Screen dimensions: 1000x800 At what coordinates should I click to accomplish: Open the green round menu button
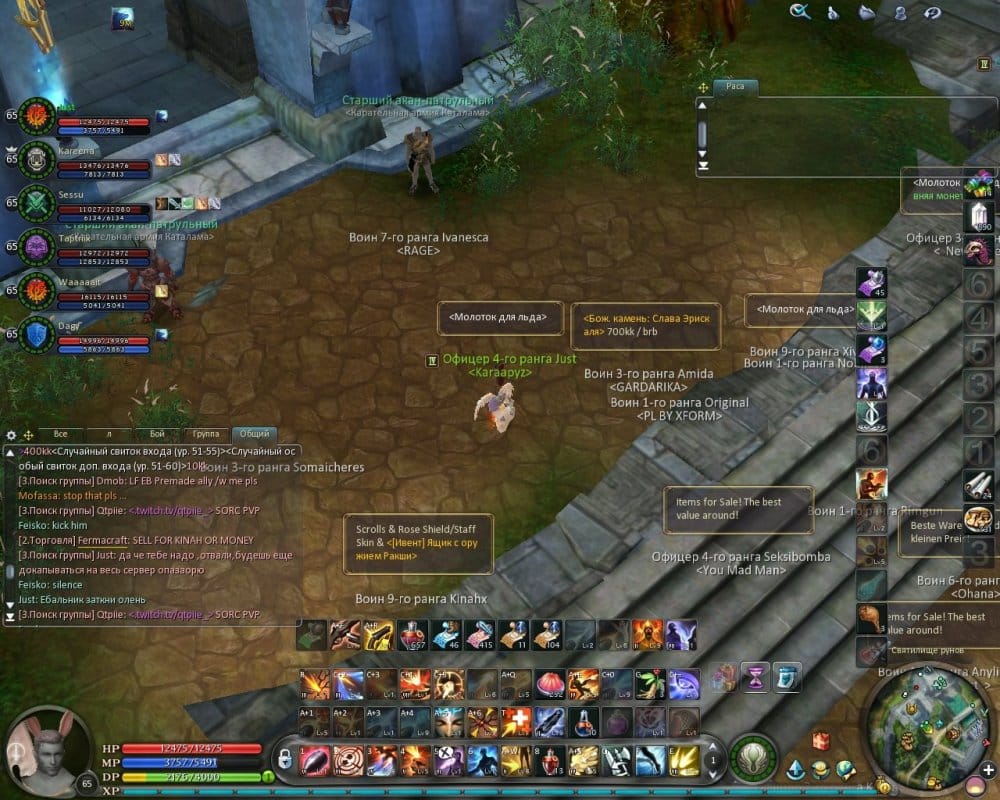(751, 757)
